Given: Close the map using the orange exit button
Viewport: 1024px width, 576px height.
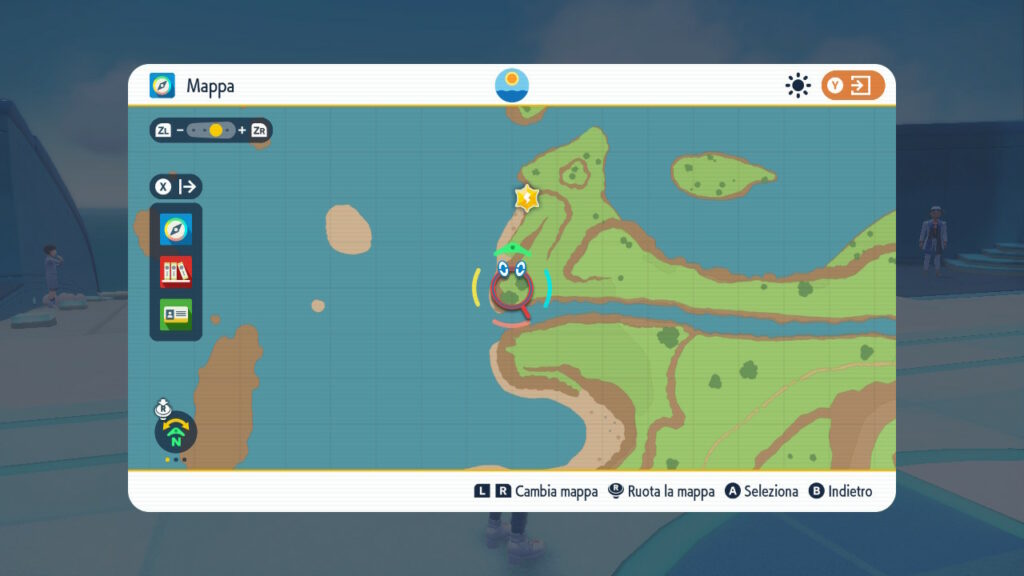Looking at the screenshot, I should (853, 86).
